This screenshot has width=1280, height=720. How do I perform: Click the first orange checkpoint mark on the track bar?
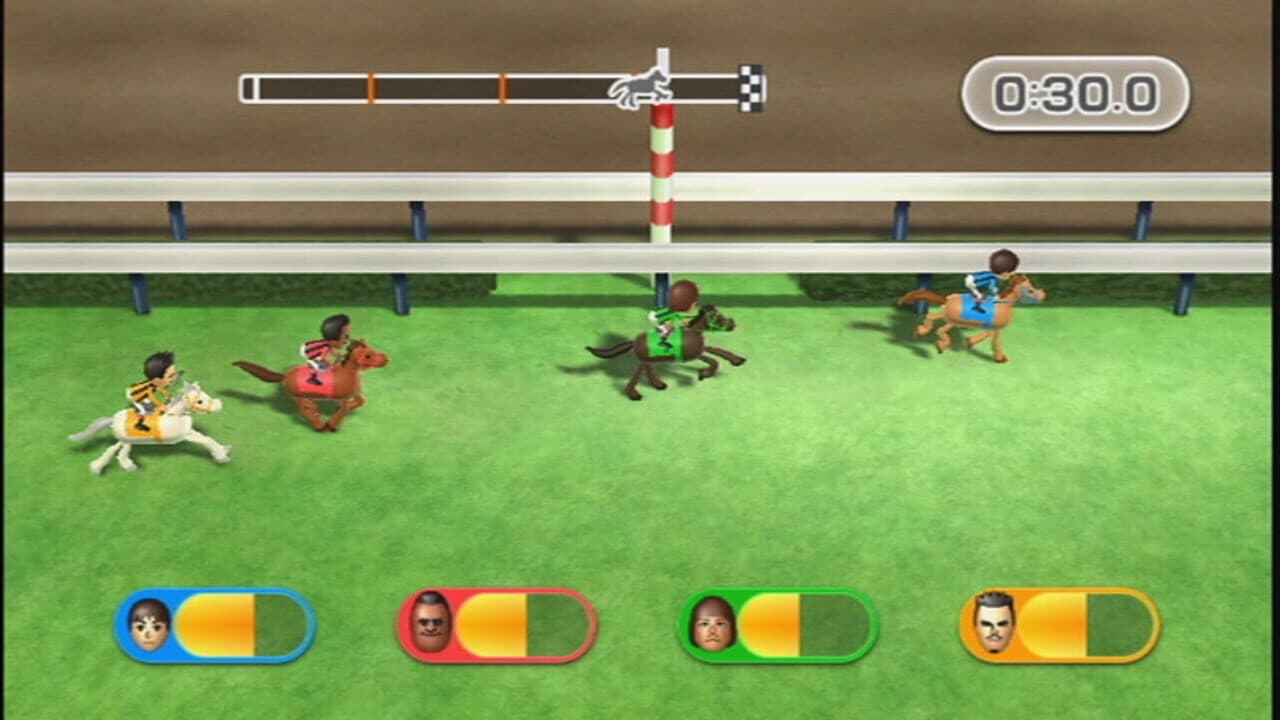click(373, 88)
